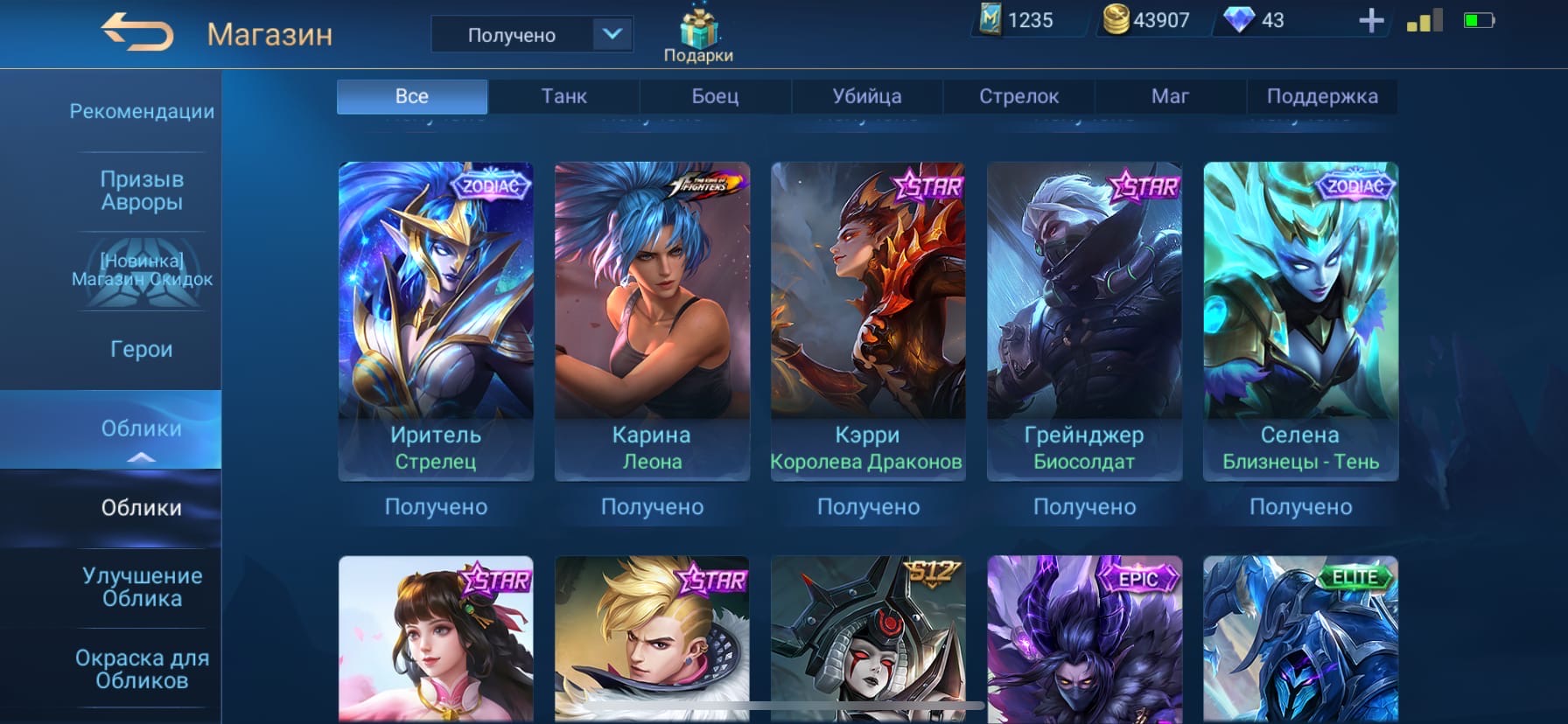The height and width of the screenshot is (724, 1568).
Task: Pick the Селена Близнецы - Тень skin
Action: pos(1300,320)
